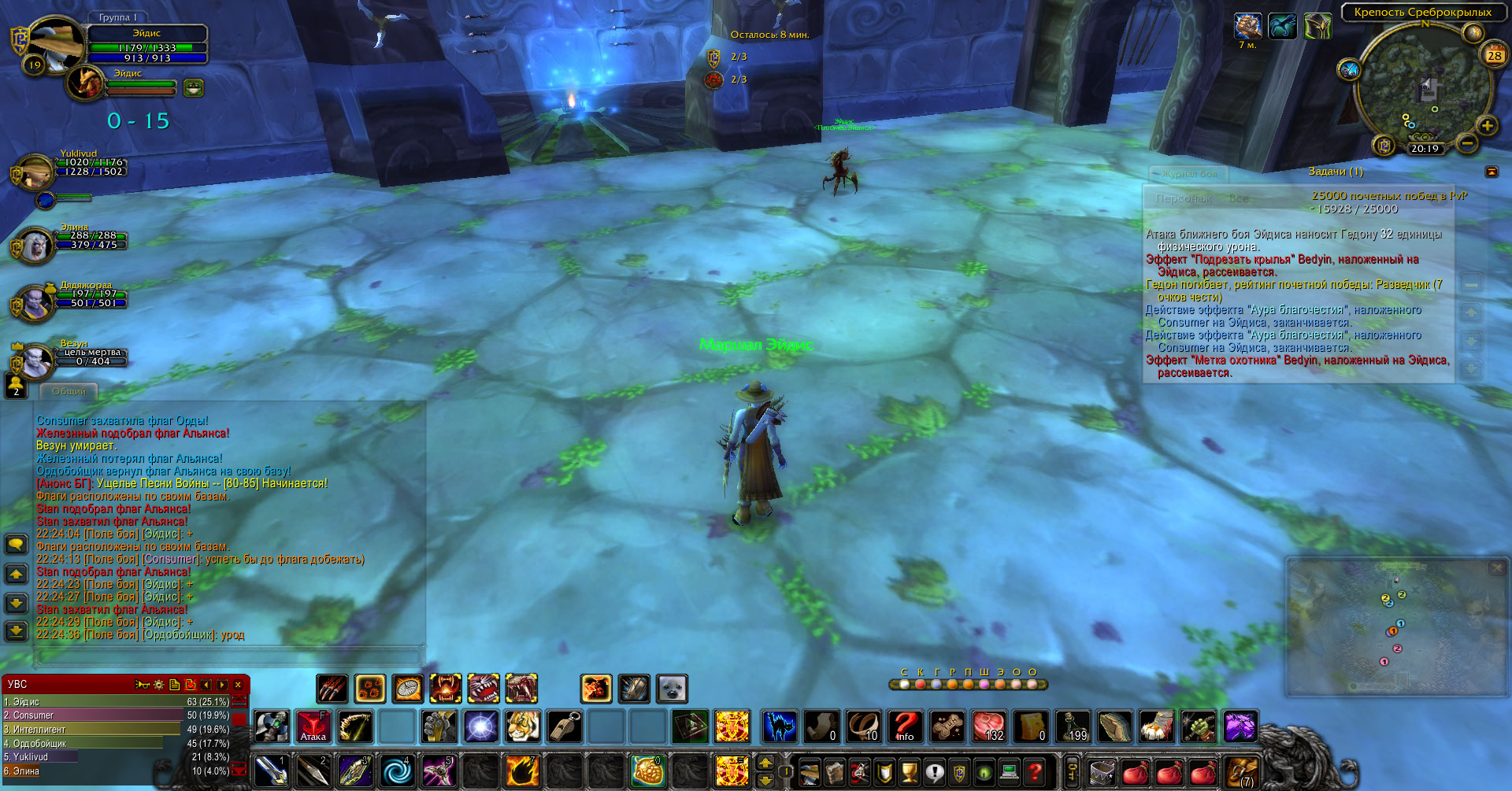This screenshot has height=791, width=1512.
Task: Open the keyring button
Action: pos(1072,771)
